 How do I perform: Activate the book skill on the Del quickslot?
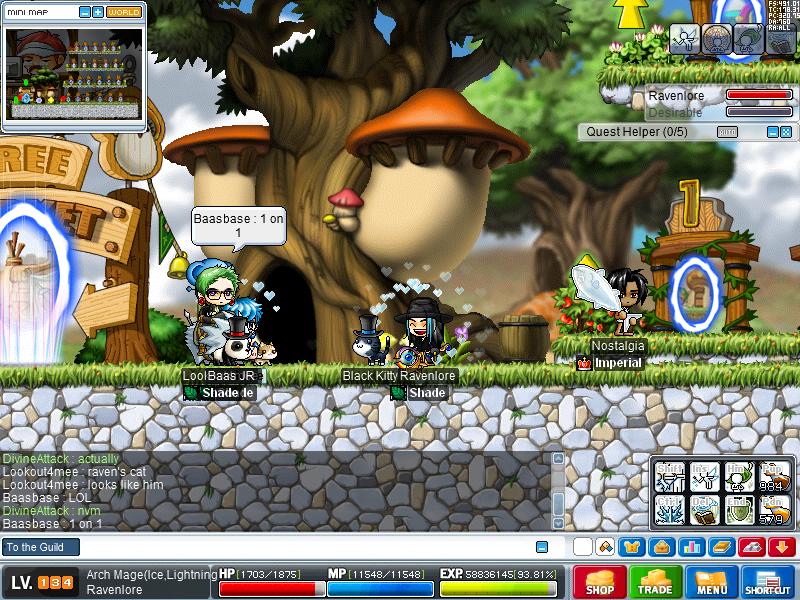705,509
